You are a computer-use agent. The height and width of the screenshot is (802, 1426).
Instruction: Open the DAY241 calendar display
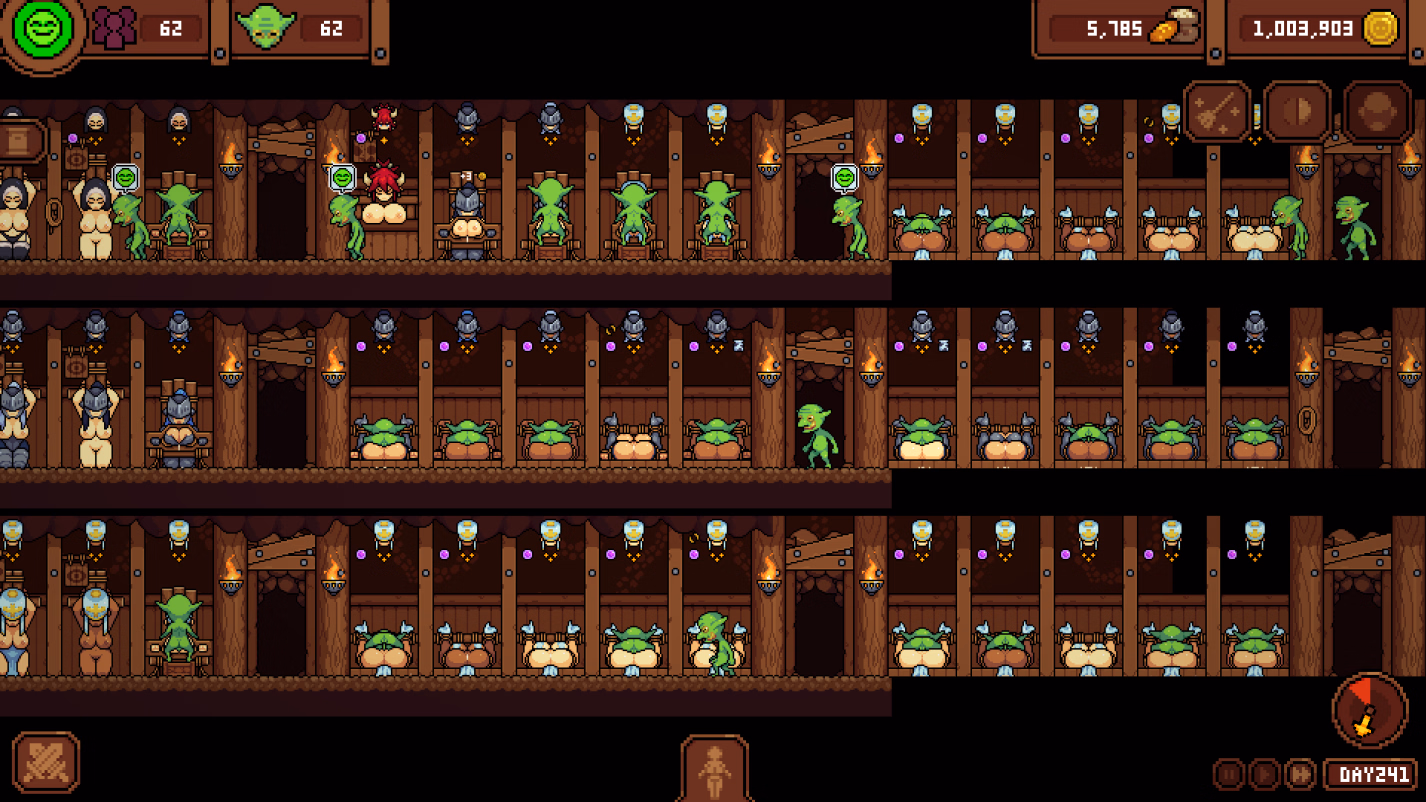[x=1370, y=772]
